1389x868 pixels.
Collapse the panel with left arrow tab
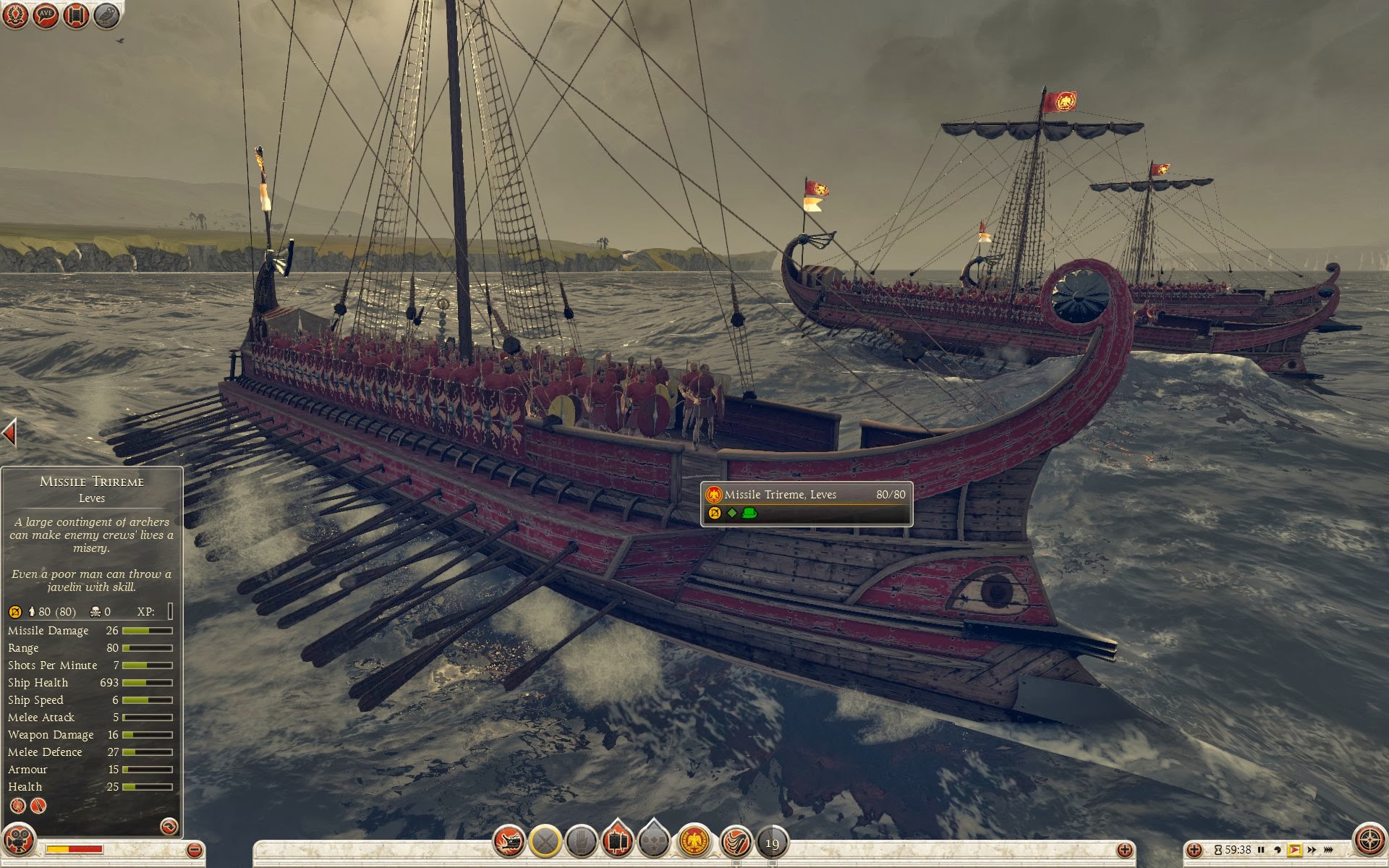tap(9, 433)
